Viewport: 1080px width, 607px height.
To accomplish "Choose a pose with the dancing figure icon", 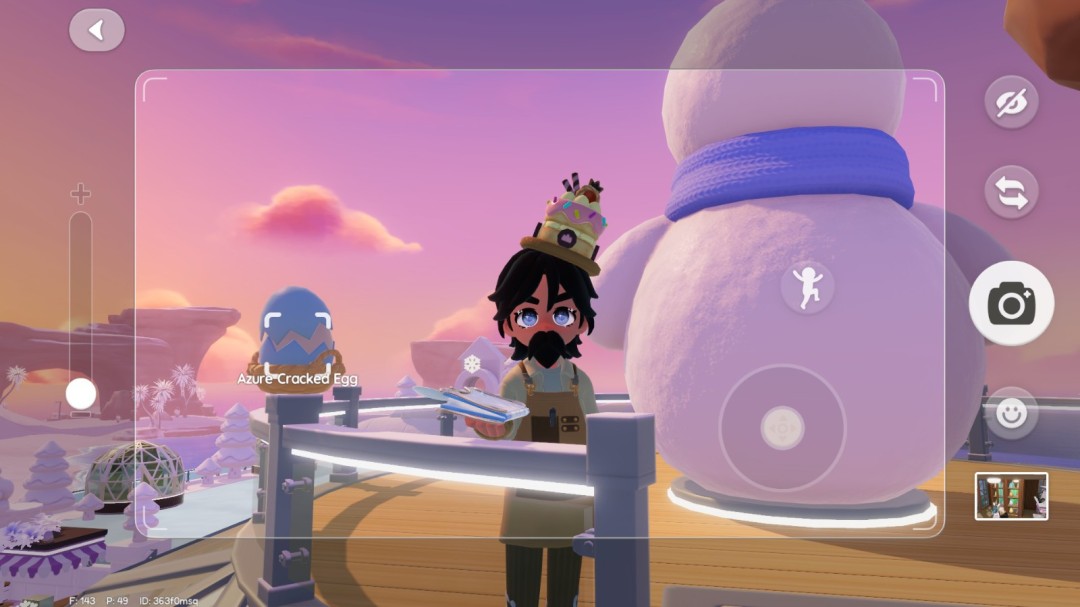I will click(x=807, y=287).
